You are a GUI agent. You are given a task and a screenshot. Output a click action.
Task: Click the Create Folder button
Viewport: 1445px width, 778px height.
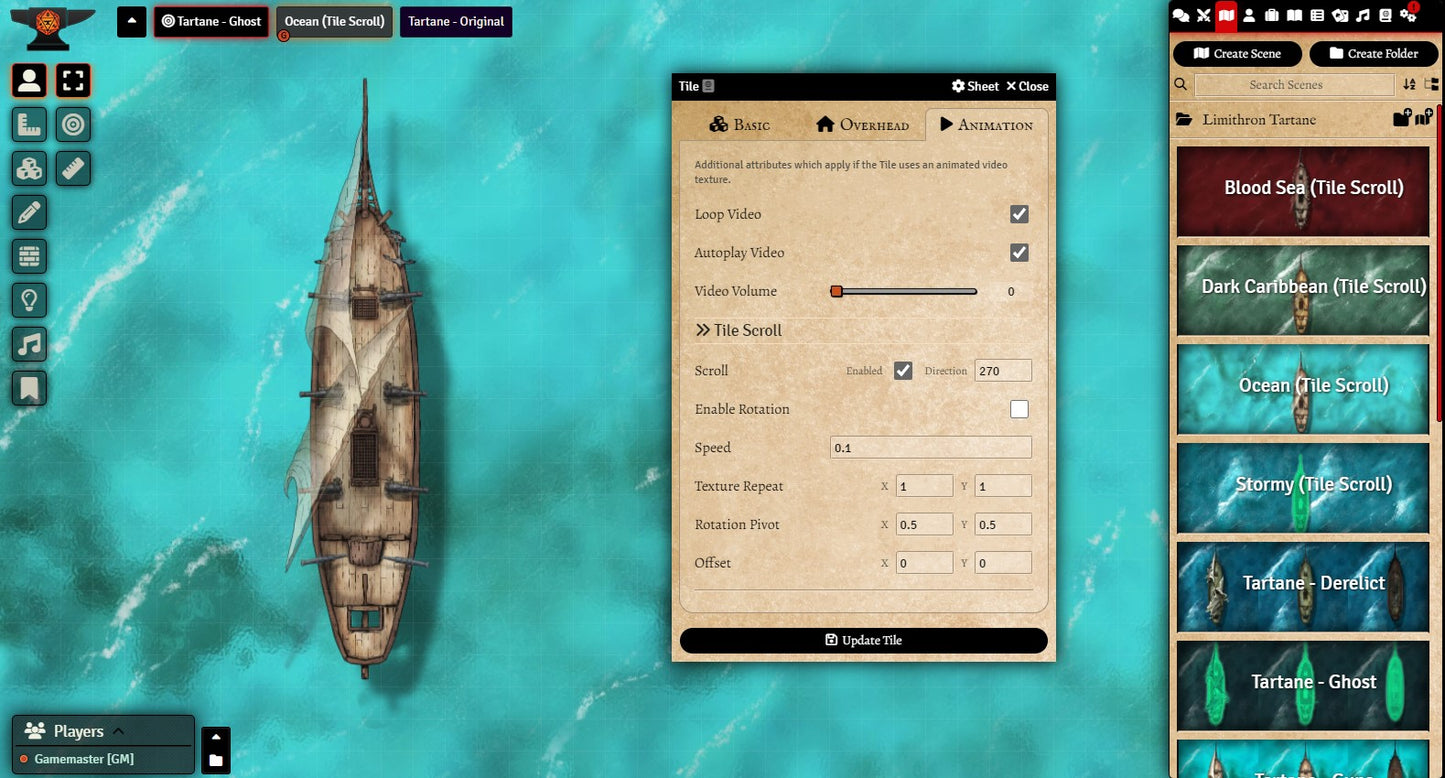[x=1373, y=54]
